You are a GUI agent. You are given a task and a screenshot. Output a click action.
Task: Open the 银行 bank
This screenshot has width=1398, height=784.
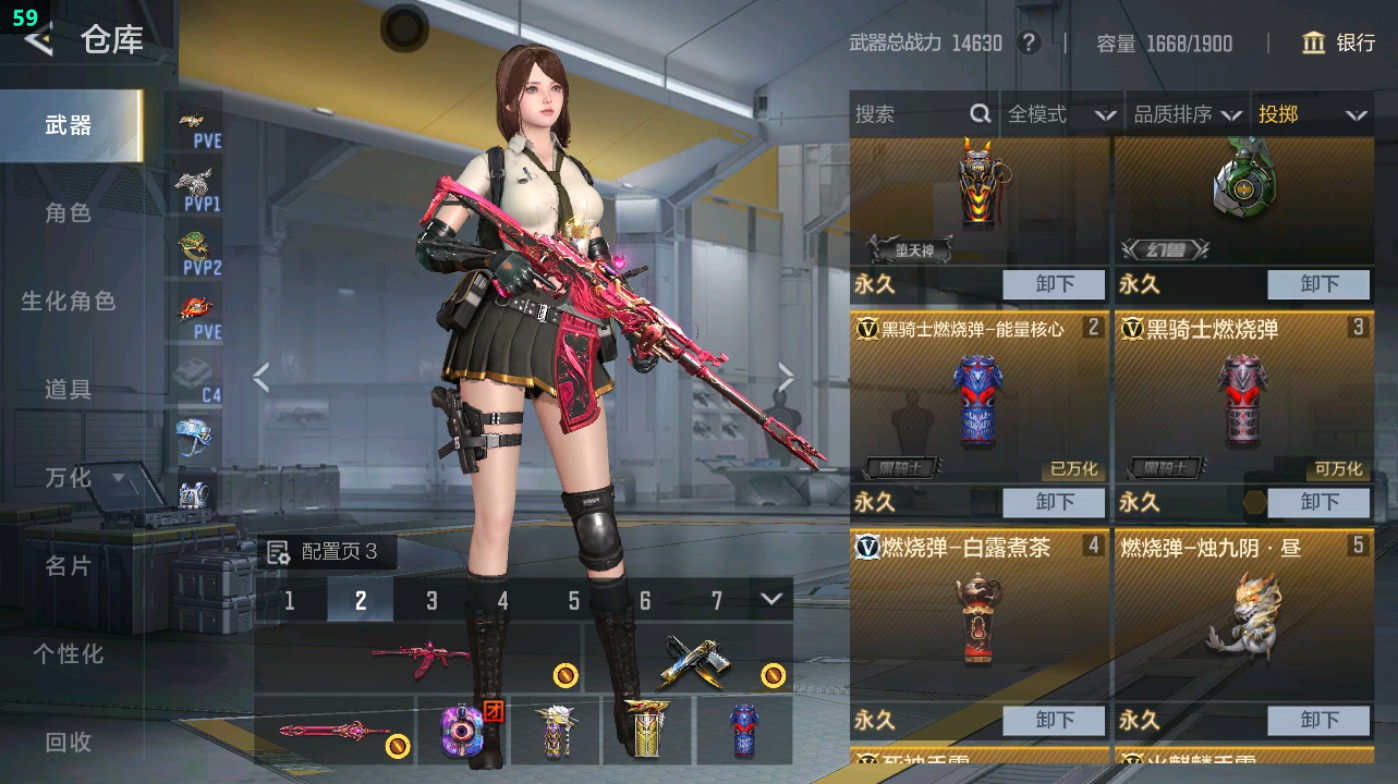(x=1339, y=43)
